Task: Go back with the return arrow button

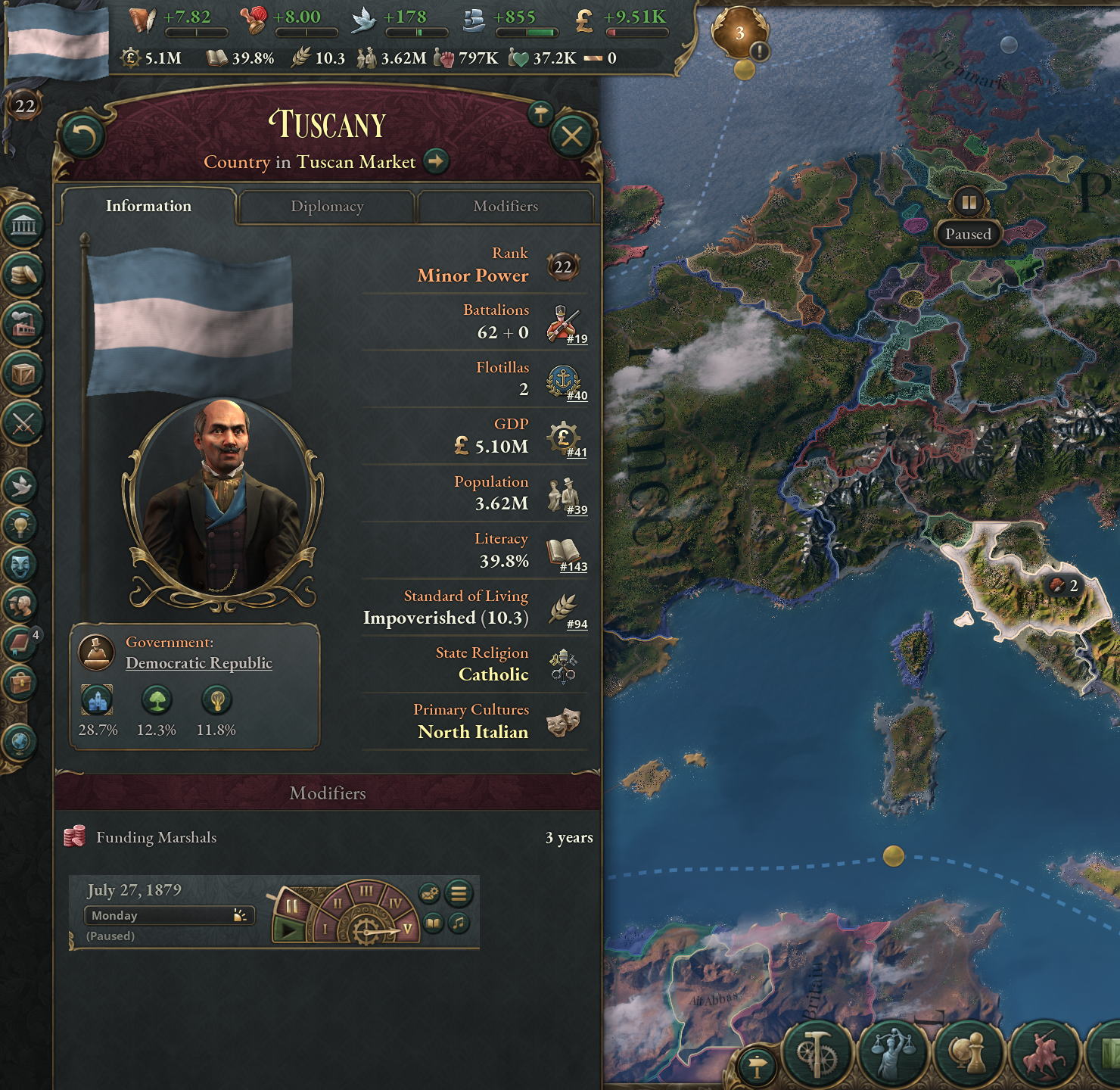Action: click(x=82, y=136)
